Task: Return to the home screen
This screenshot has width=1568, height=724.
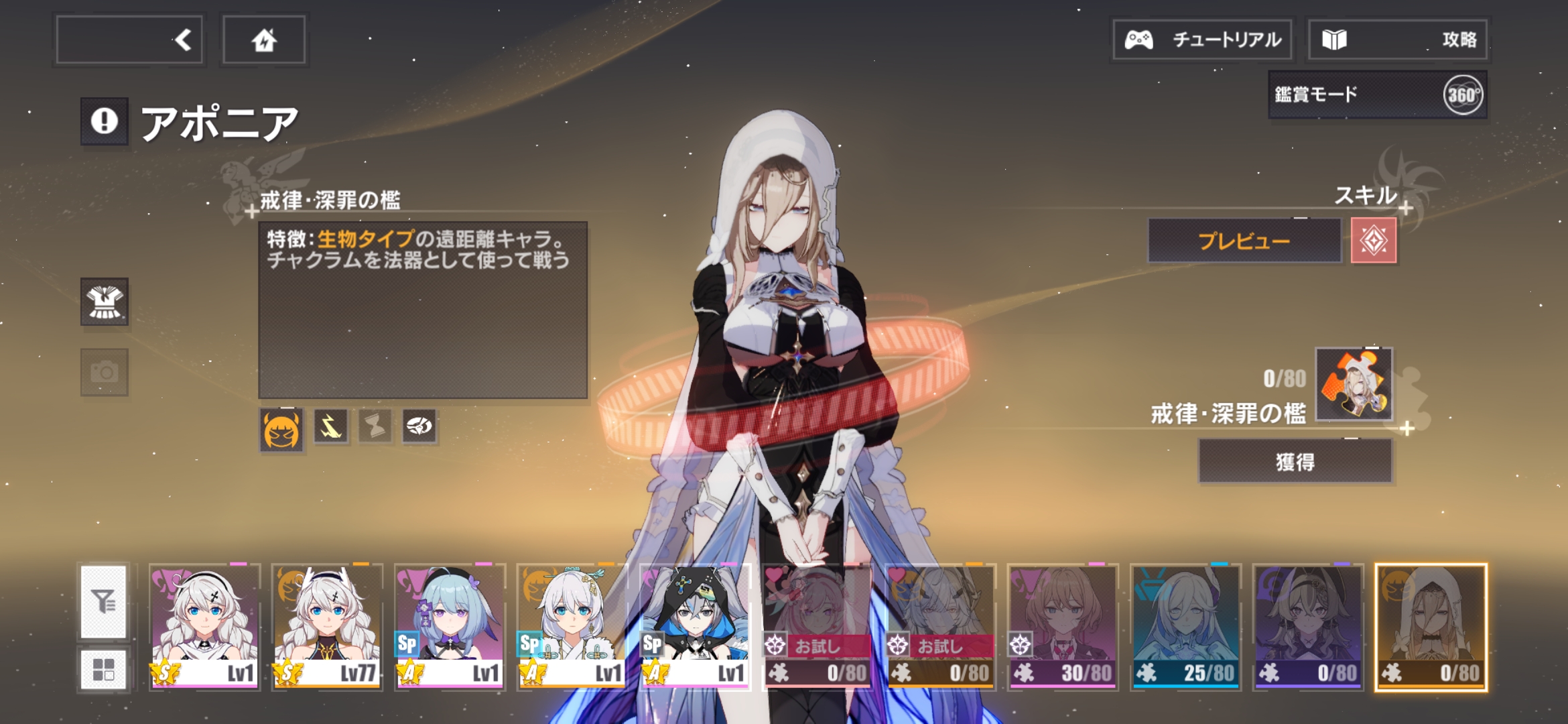Action: coord(264,40)
